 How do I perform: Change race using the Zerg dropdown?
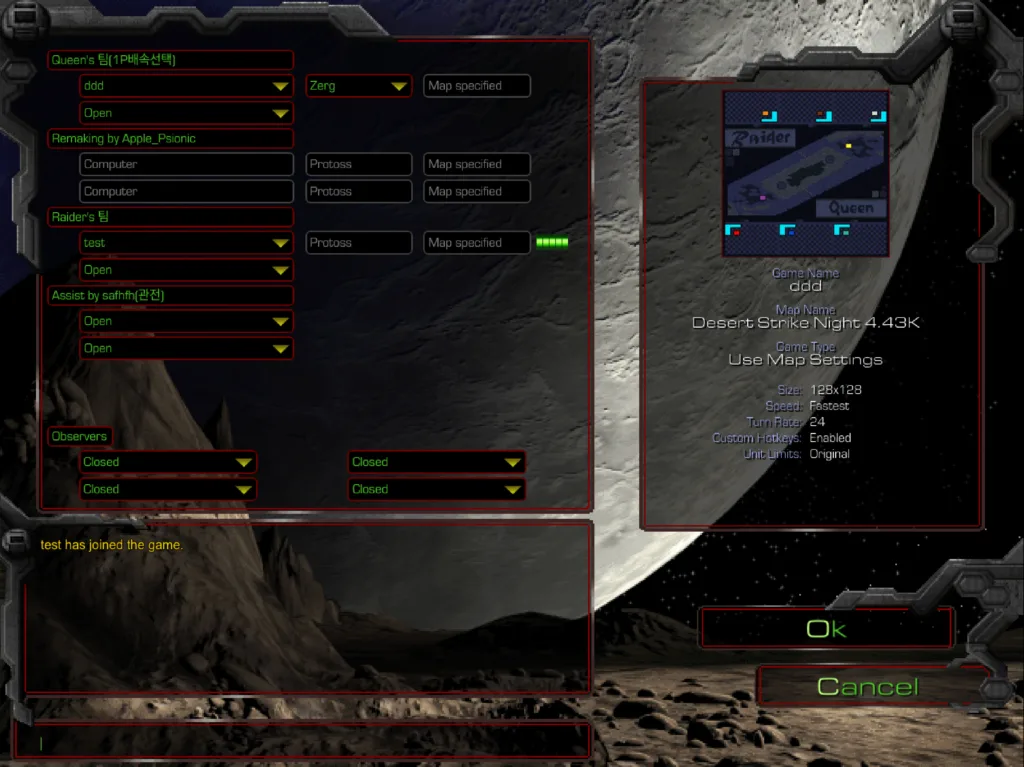pos(358,86)
